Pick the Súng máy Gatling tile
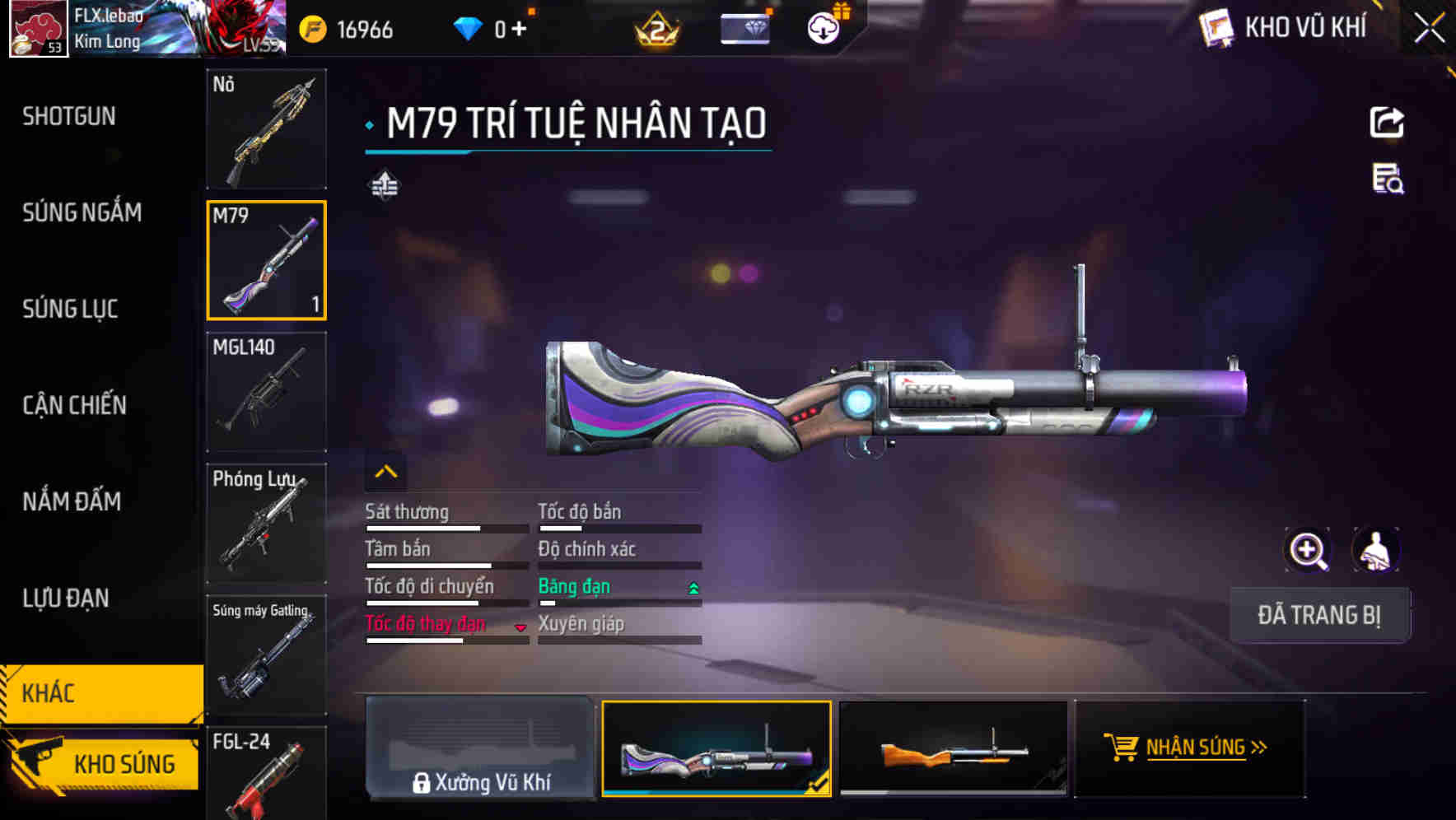 [x=266, y=655]
